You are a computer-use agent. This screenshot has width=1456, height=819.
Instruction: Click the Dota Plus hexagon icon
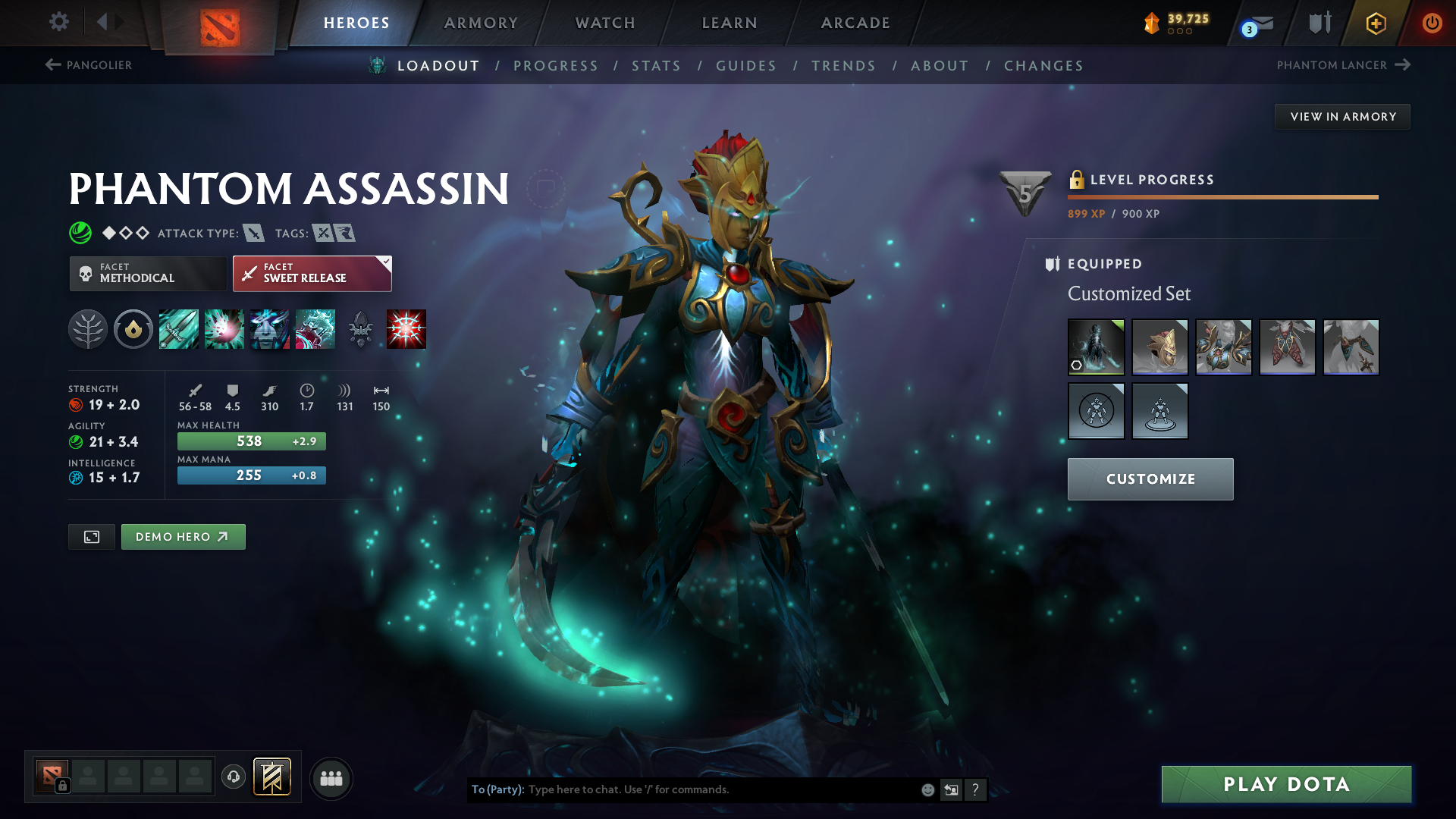(x=1375, y=24)
